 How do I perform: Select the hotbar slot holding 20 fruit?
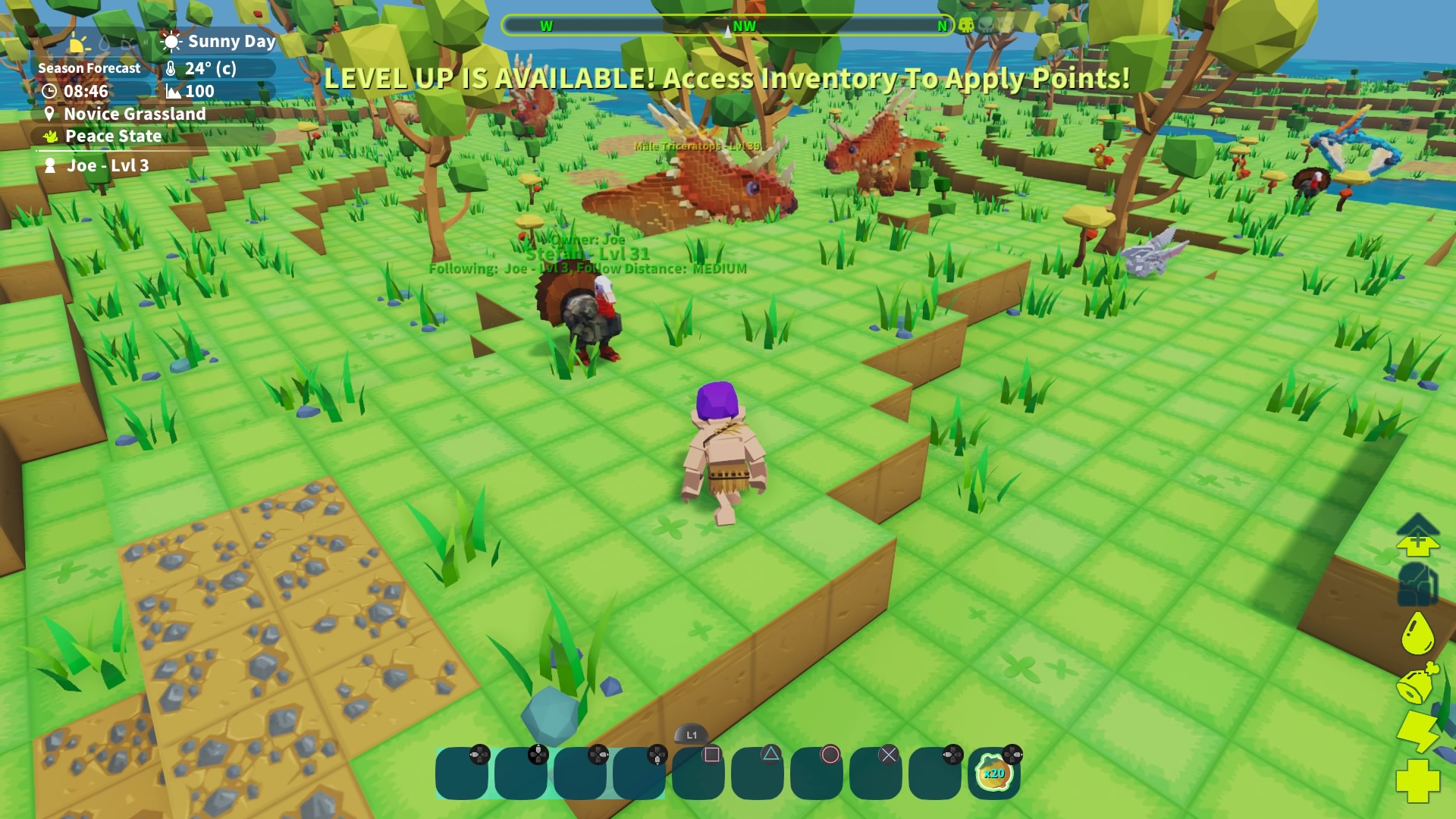pyautogui.click(x=993, y=773)
